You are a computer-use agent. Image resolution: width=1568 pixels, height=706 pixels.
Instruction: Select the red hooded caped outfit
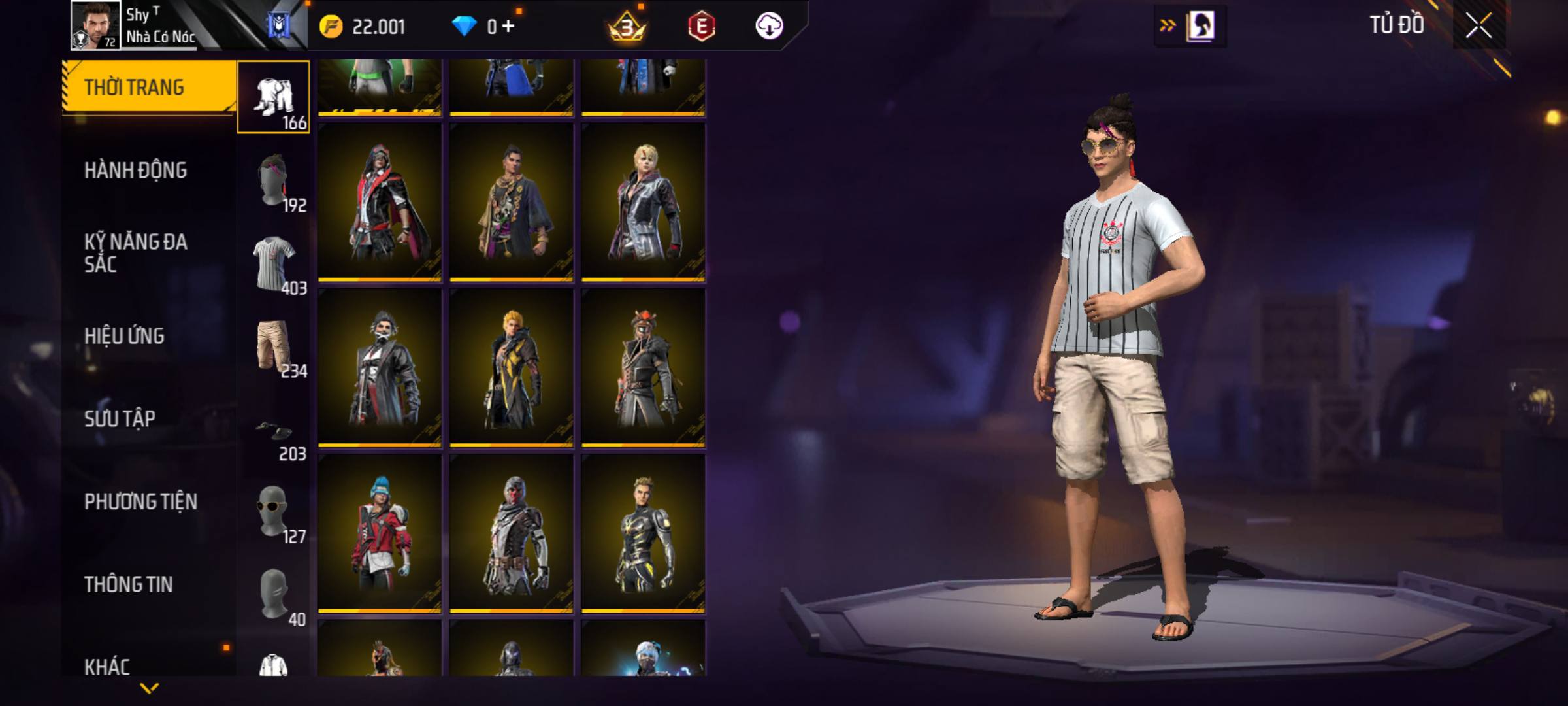[380, 203]
